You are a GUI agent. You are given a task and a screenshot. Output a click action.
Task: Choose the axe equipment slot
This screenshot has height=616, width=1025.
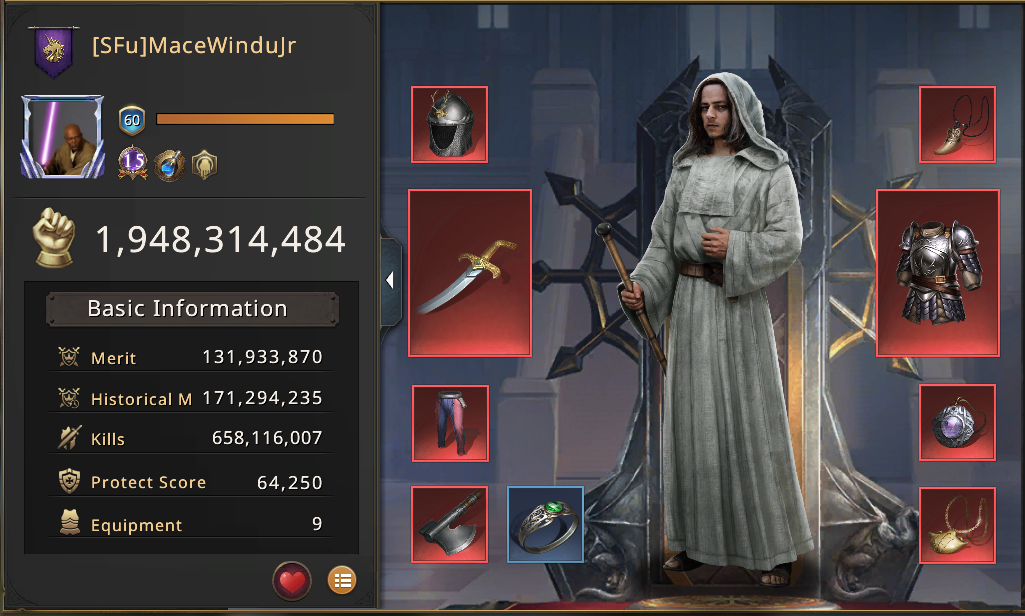[449, 525]
